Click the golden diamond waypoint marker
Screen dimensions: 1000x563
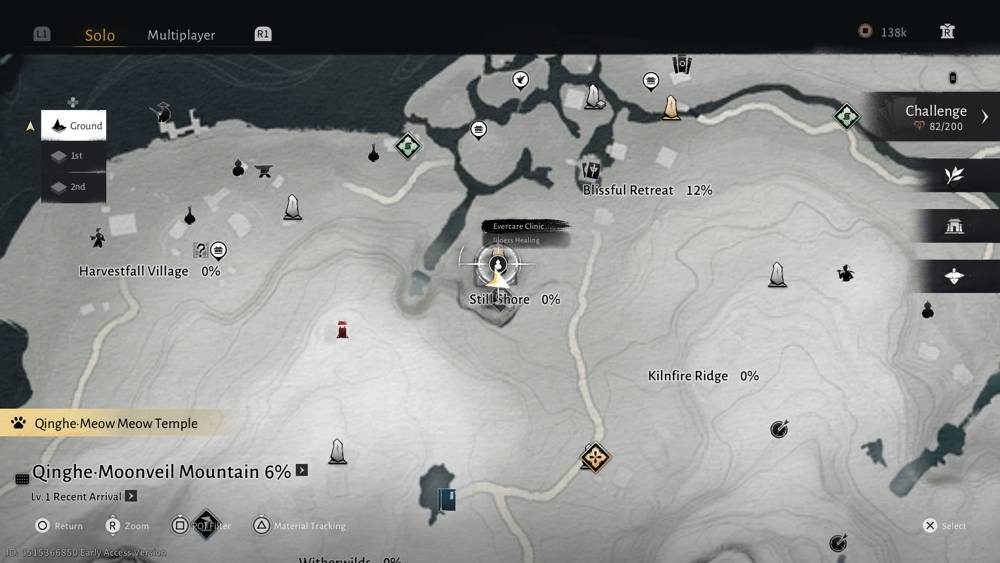pyautogui.click(x=595, y=458)
